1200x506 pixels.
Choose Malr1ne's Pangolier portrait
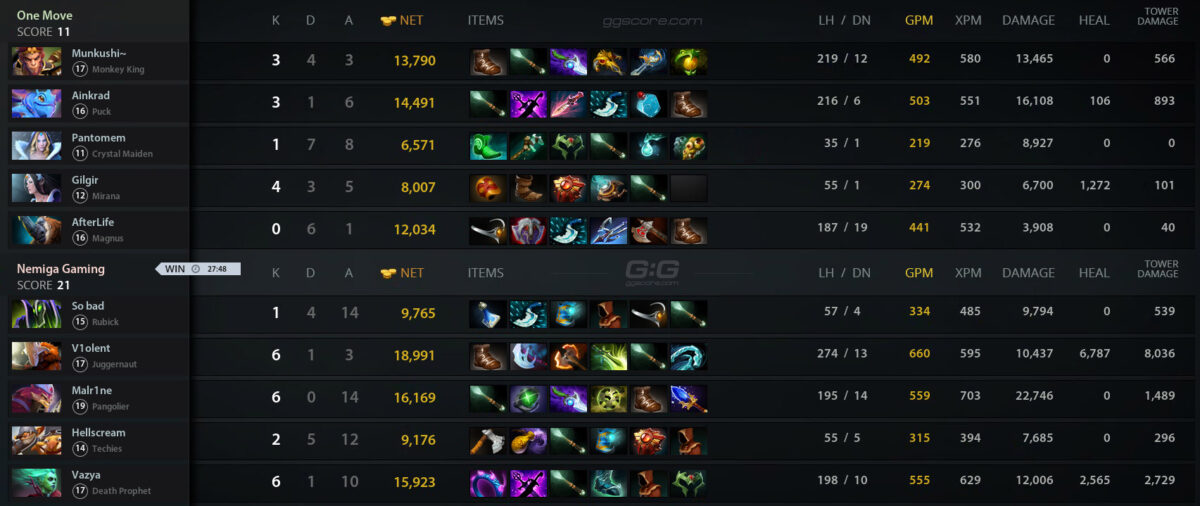coord(37,398)
